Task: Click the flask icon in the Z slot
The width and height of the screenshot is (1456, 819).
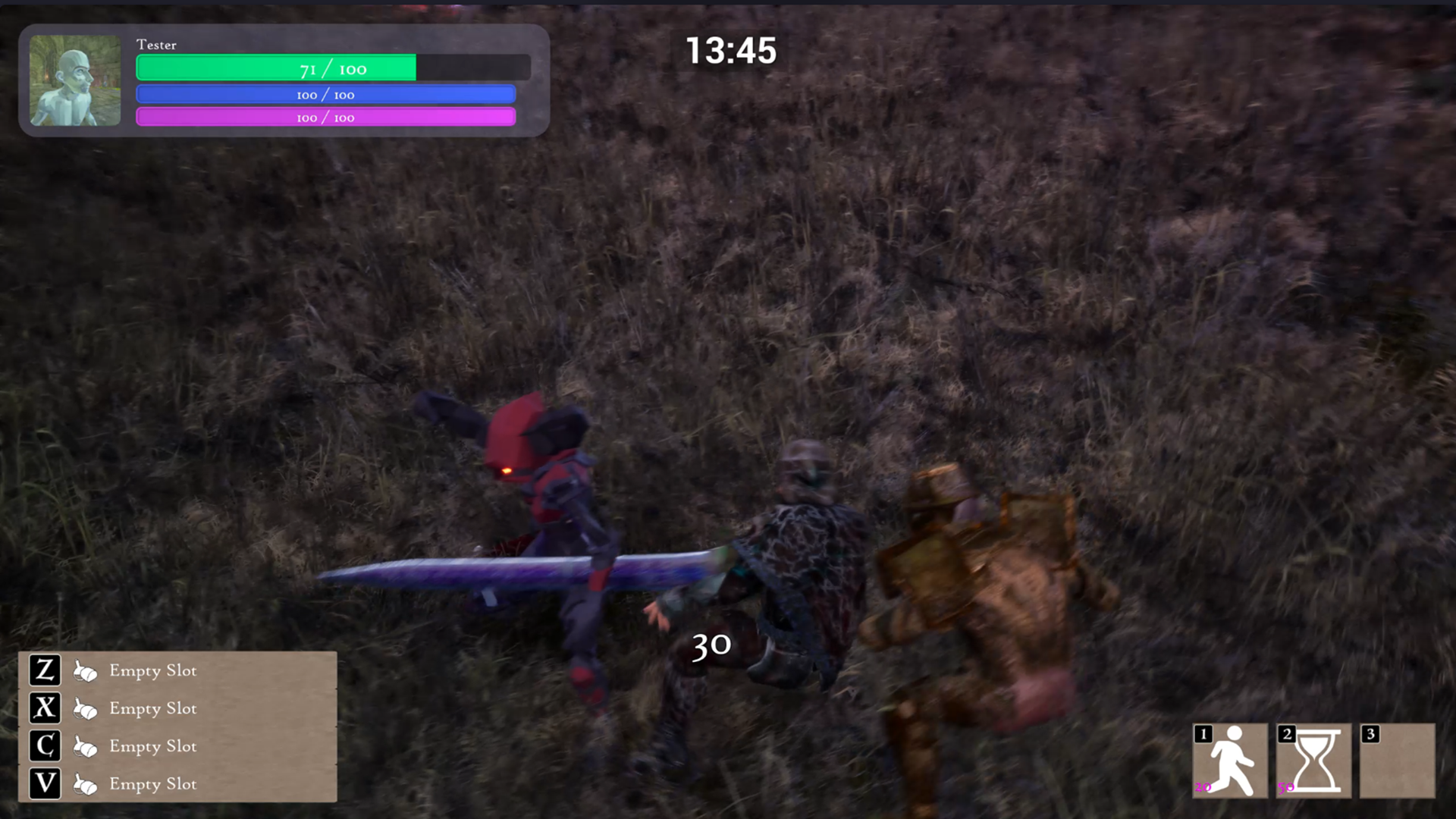Action: 85,671
